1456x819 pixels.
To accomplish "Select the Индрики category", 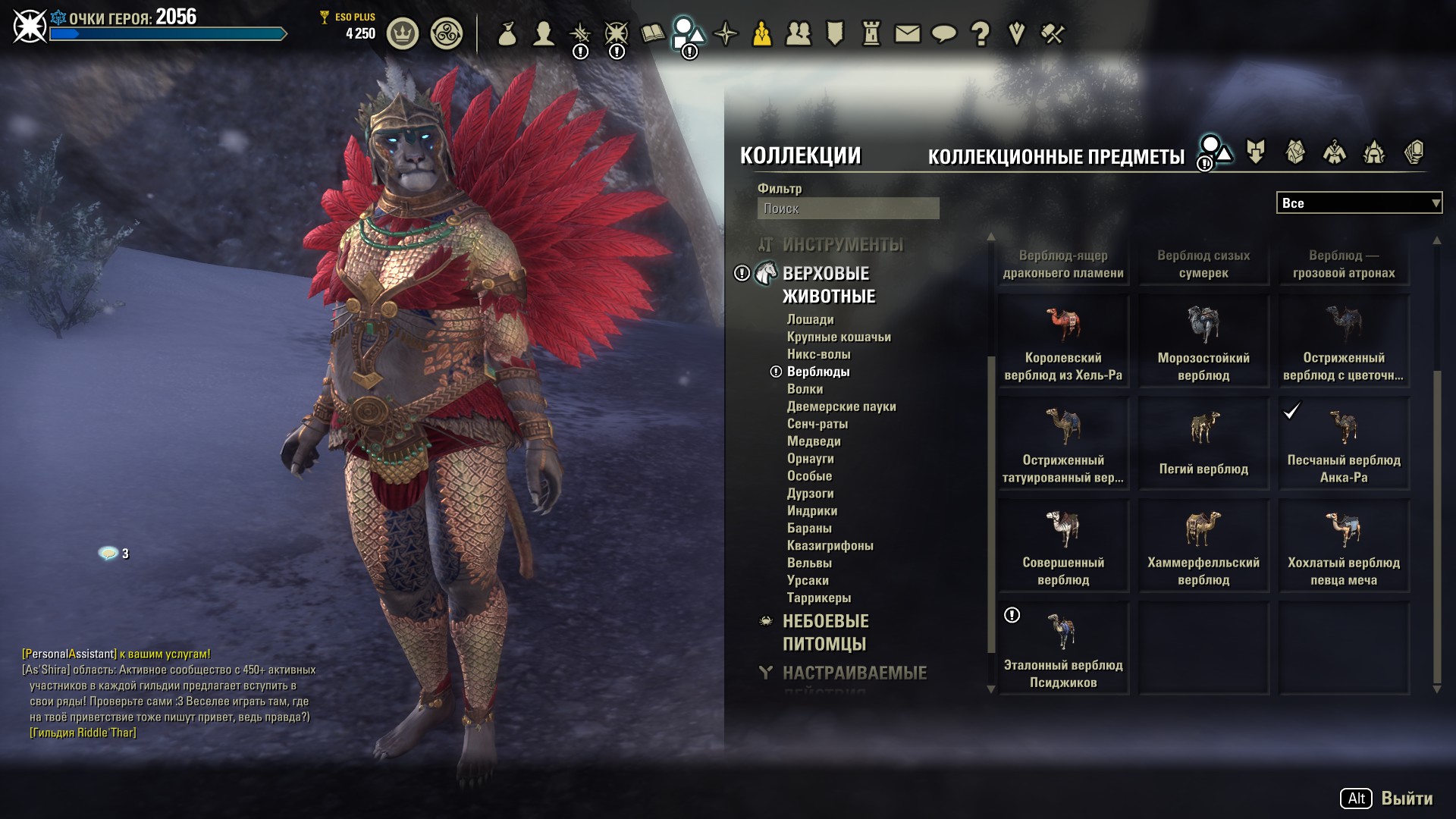I will tap(811, 511).
